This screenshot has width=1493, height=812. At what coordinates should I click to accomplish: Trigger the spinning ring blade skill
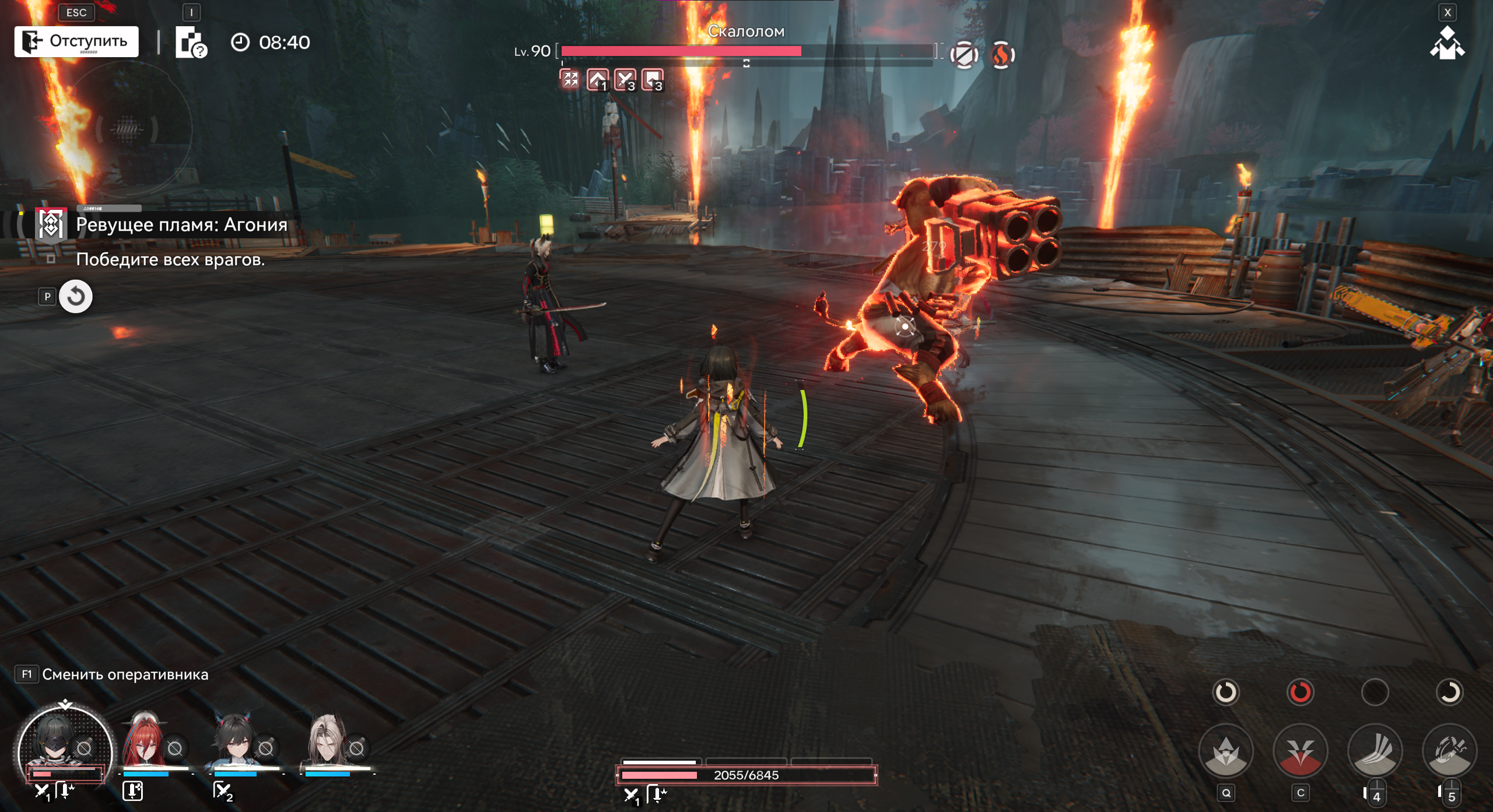pos(1450,753)
